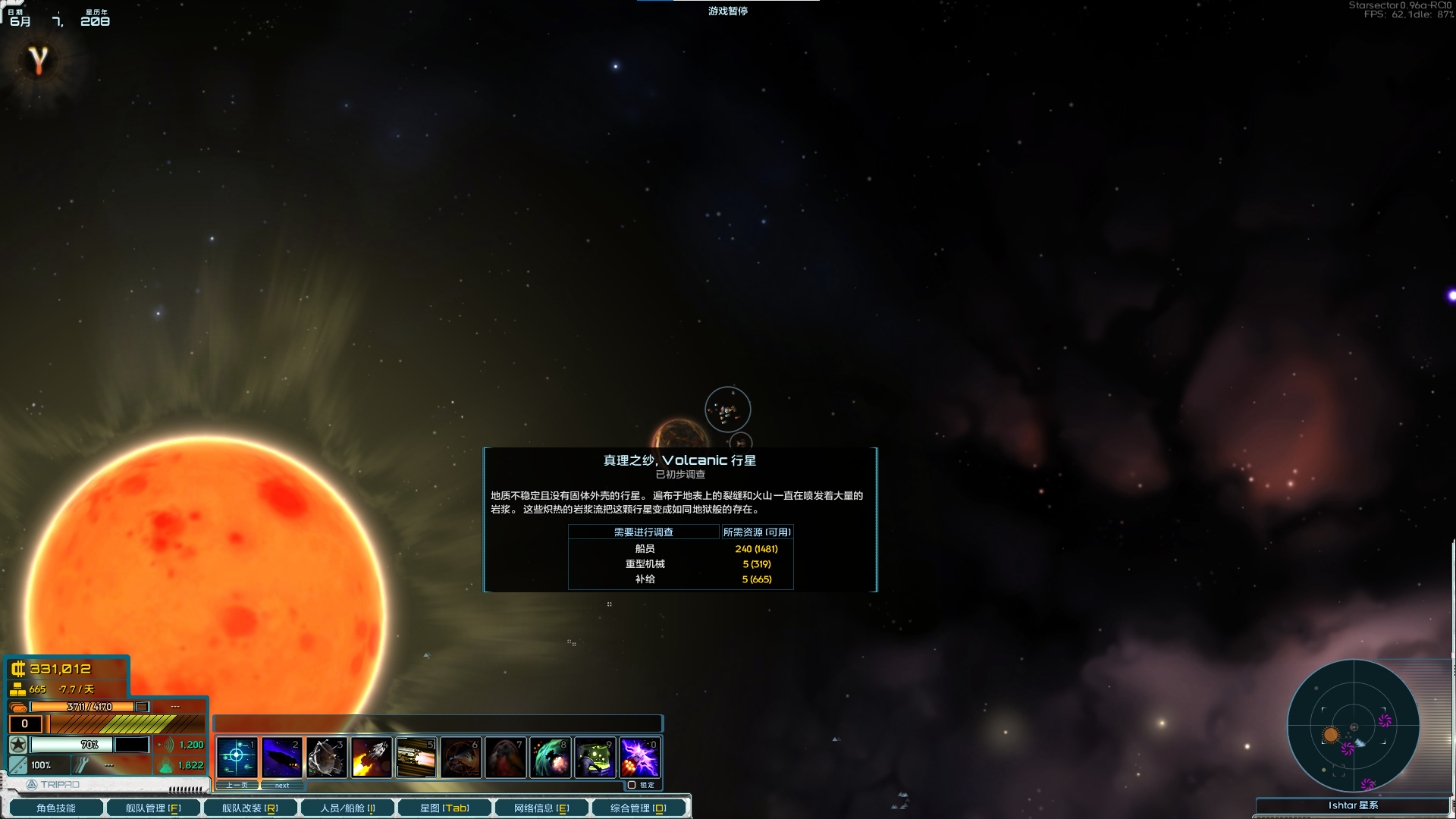Activate the green-screen console ability in slot 9
The width and height of the screenshot is (1456, 819).
click(595, 757)
